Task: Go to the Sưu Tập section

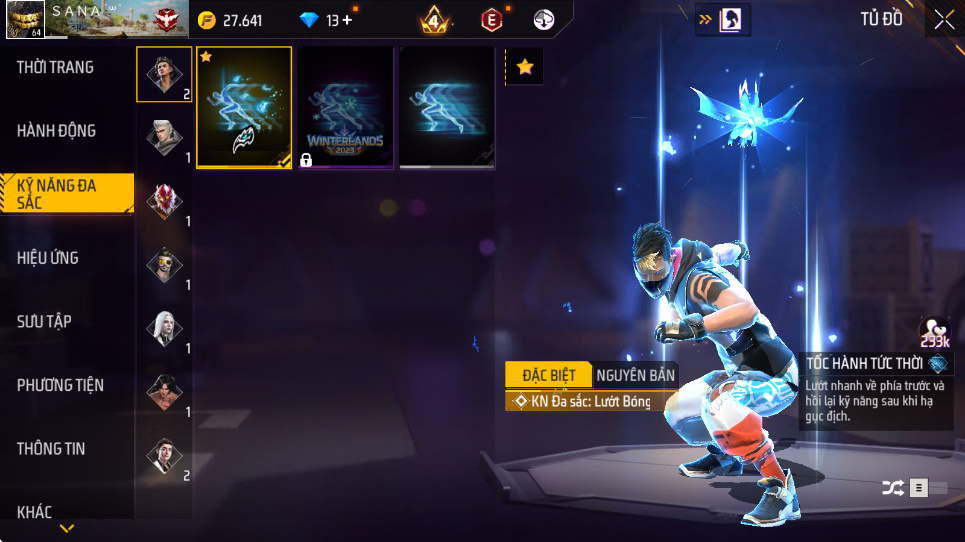Action: click(x=44, y=321)
